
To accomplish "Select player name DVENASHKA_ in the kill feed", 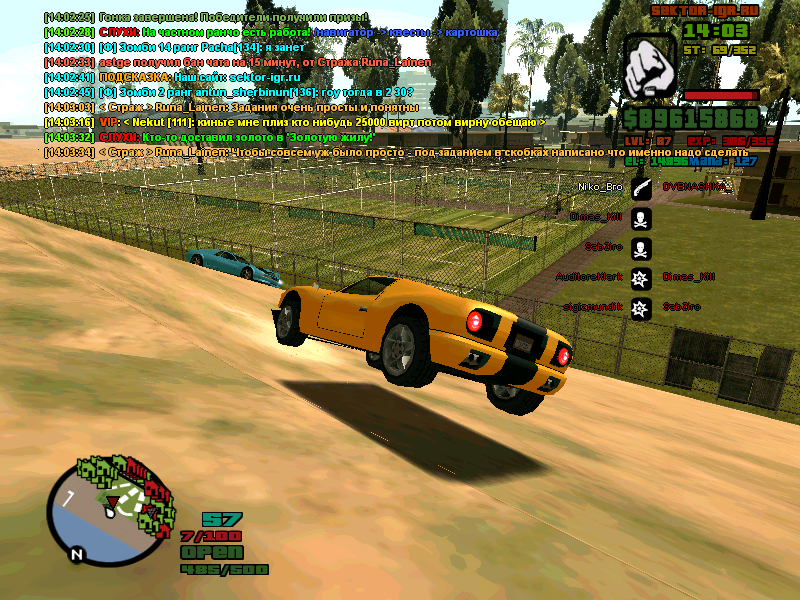I will (697, 186).
